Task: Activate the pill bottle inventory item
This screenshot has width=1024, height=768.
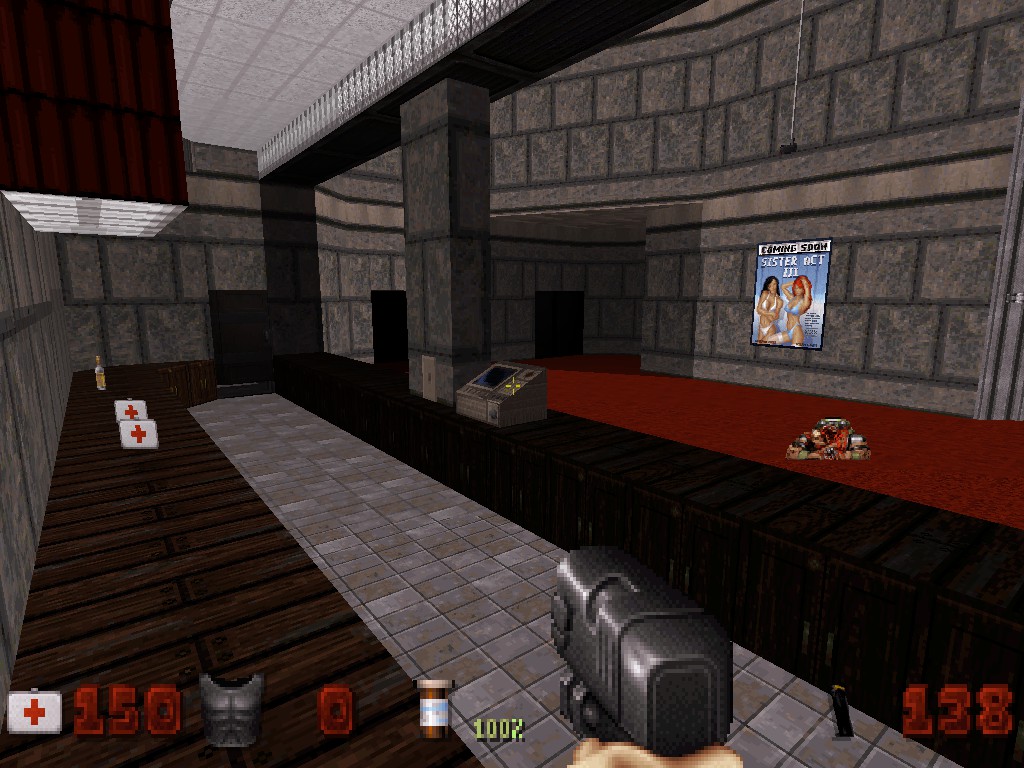Action: coord(435,709)
